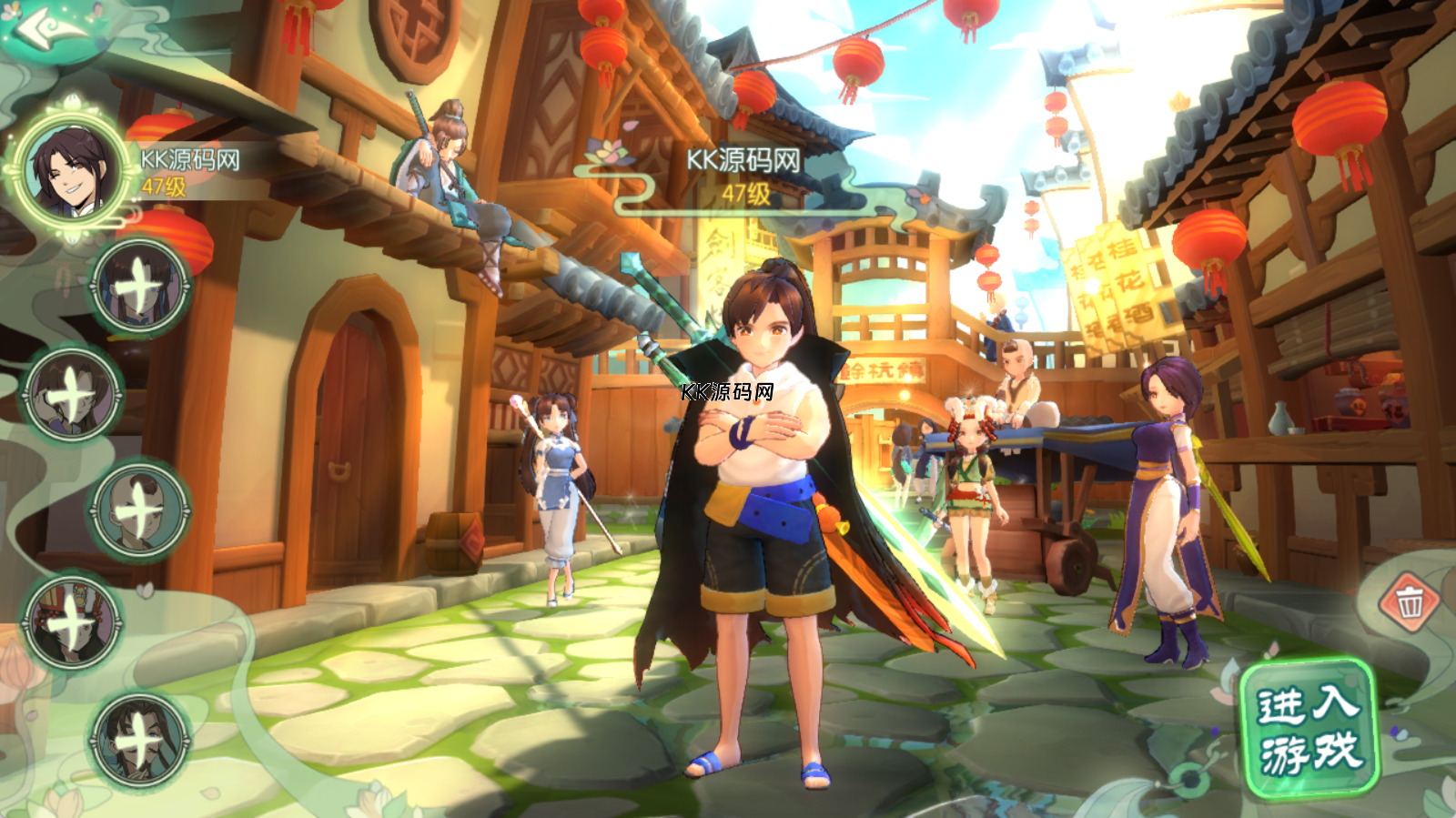Viewport: 1456px width, 818px height.
Task: Open the long-haired swordsman empty slot
Action: point(139,738)
